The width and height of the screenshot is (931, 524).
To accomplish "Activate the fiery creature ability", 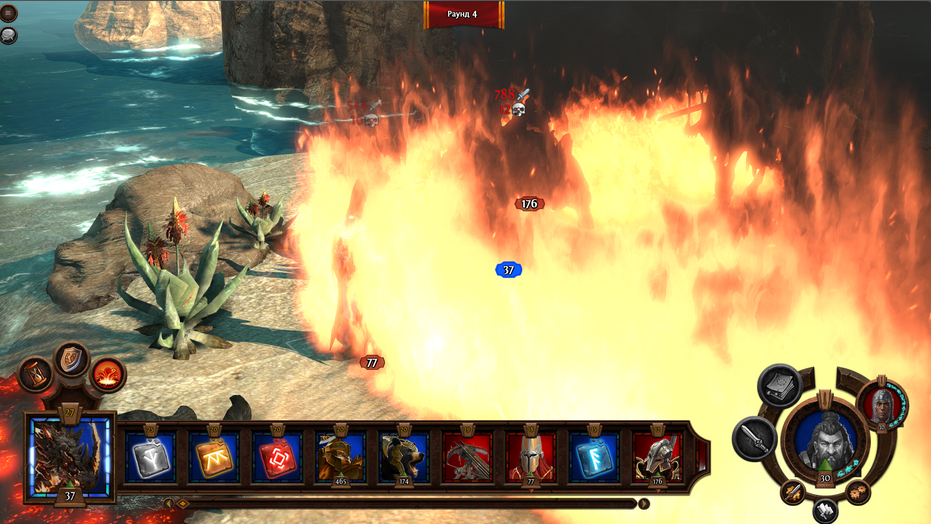I will [108, 375].
